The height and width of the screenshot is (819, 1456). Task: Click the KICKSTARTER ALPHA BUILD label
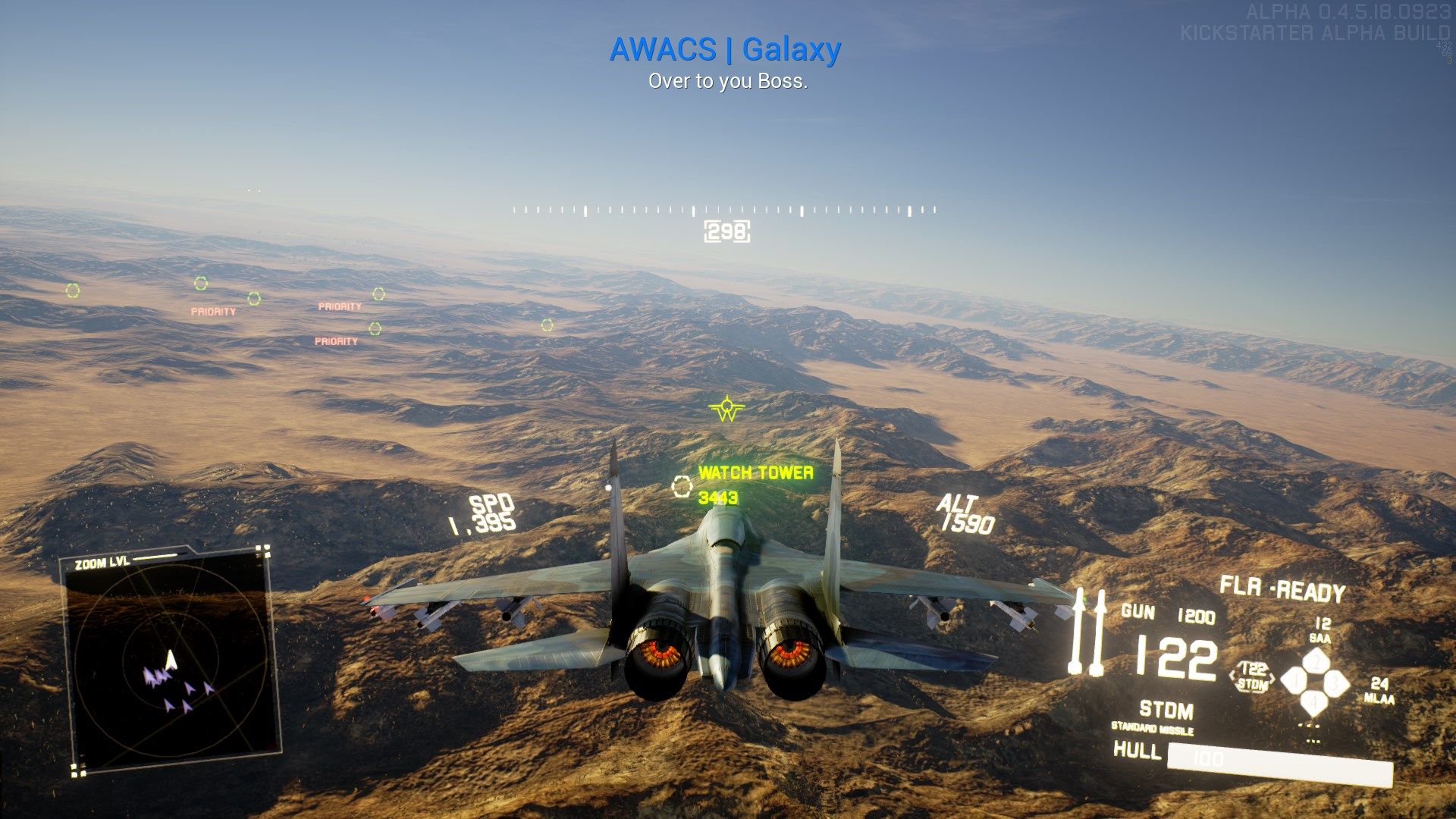click(x=1316, y=33)
